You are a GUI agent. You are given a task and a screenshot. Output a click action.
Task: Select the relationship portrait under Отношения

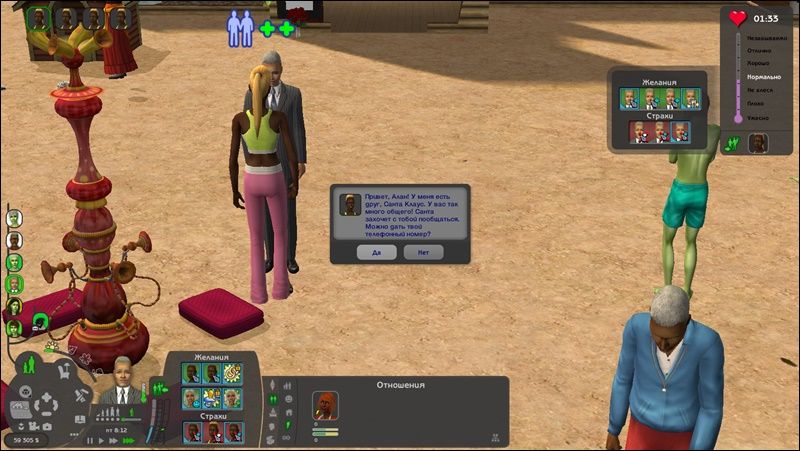coord(325,405)
